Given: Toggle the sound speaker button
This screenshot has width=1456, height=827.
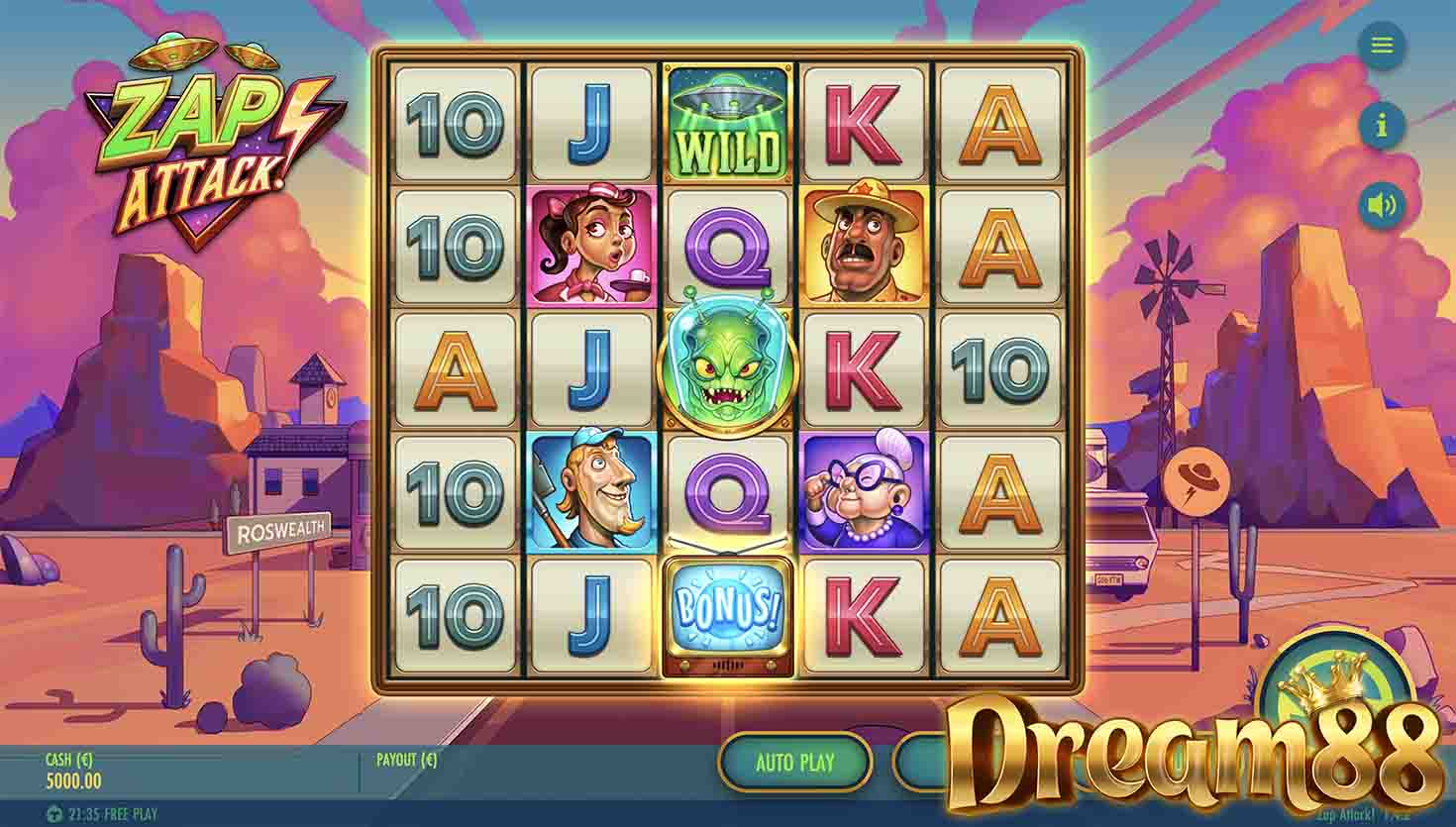Looking at the screenshot, I should coord(1382,206).
